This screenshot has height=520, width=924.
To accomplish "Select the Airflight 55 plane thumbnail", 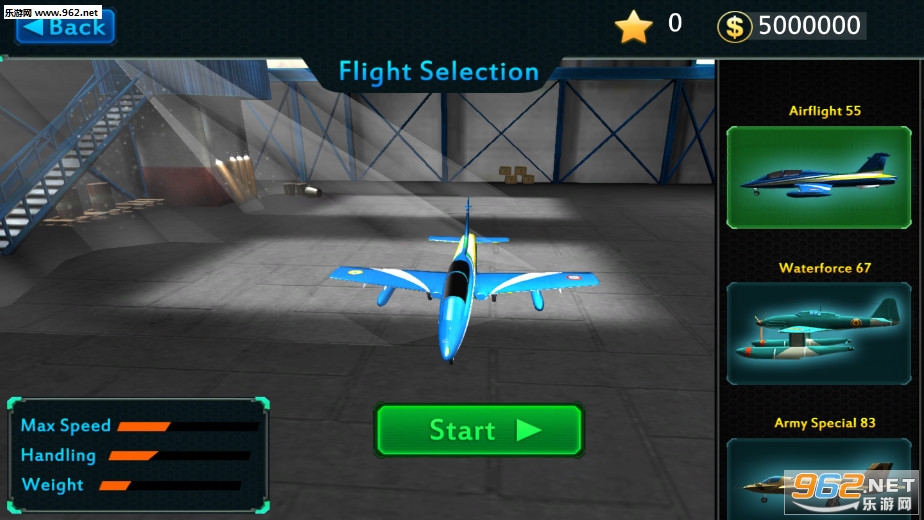I will pyautogui.click(x=819, y=177).
